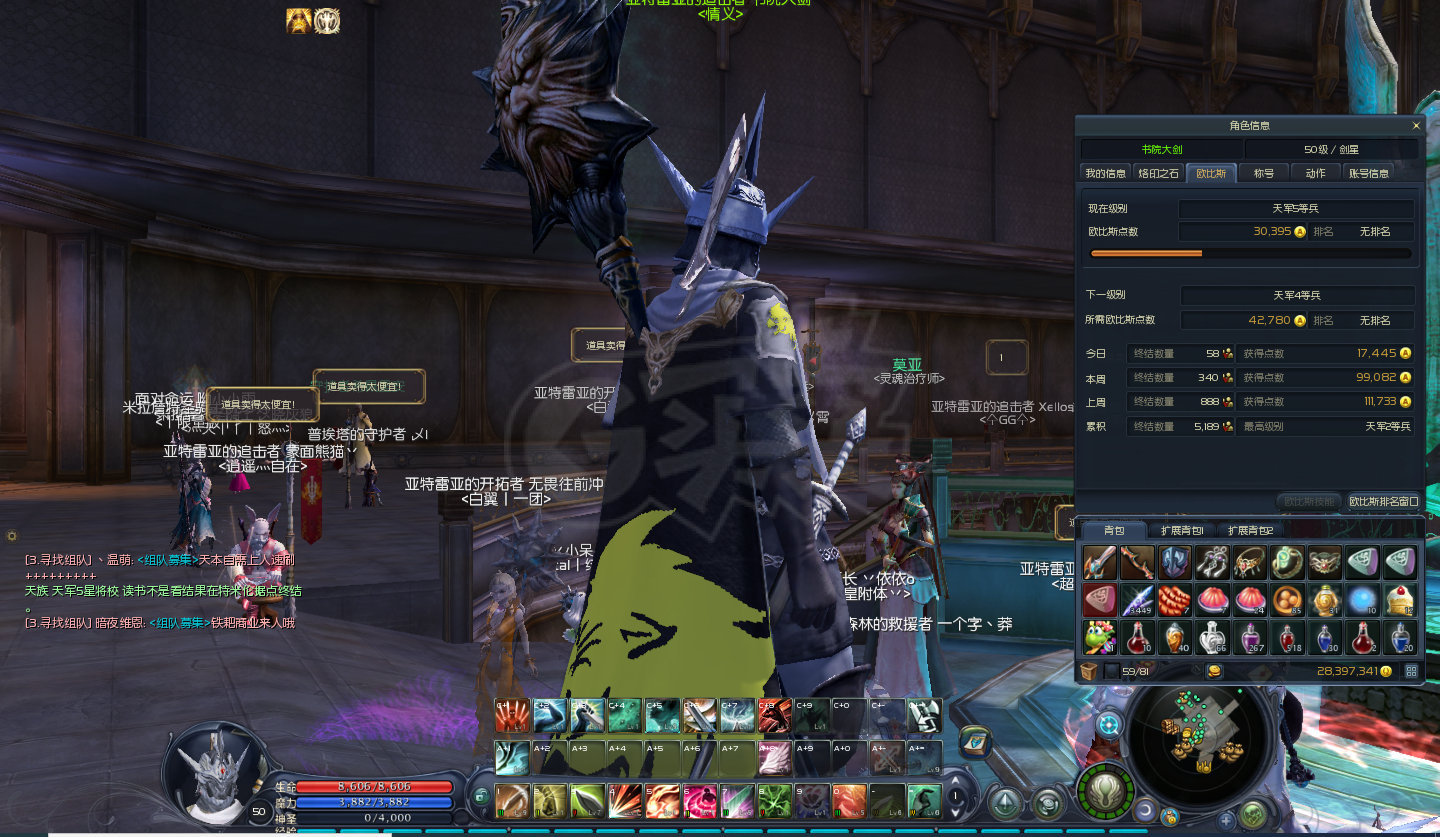Viewport: 1440px width, 837px height.
Task: Switch to the 账号信息 tab
Action: (1368, 173)
